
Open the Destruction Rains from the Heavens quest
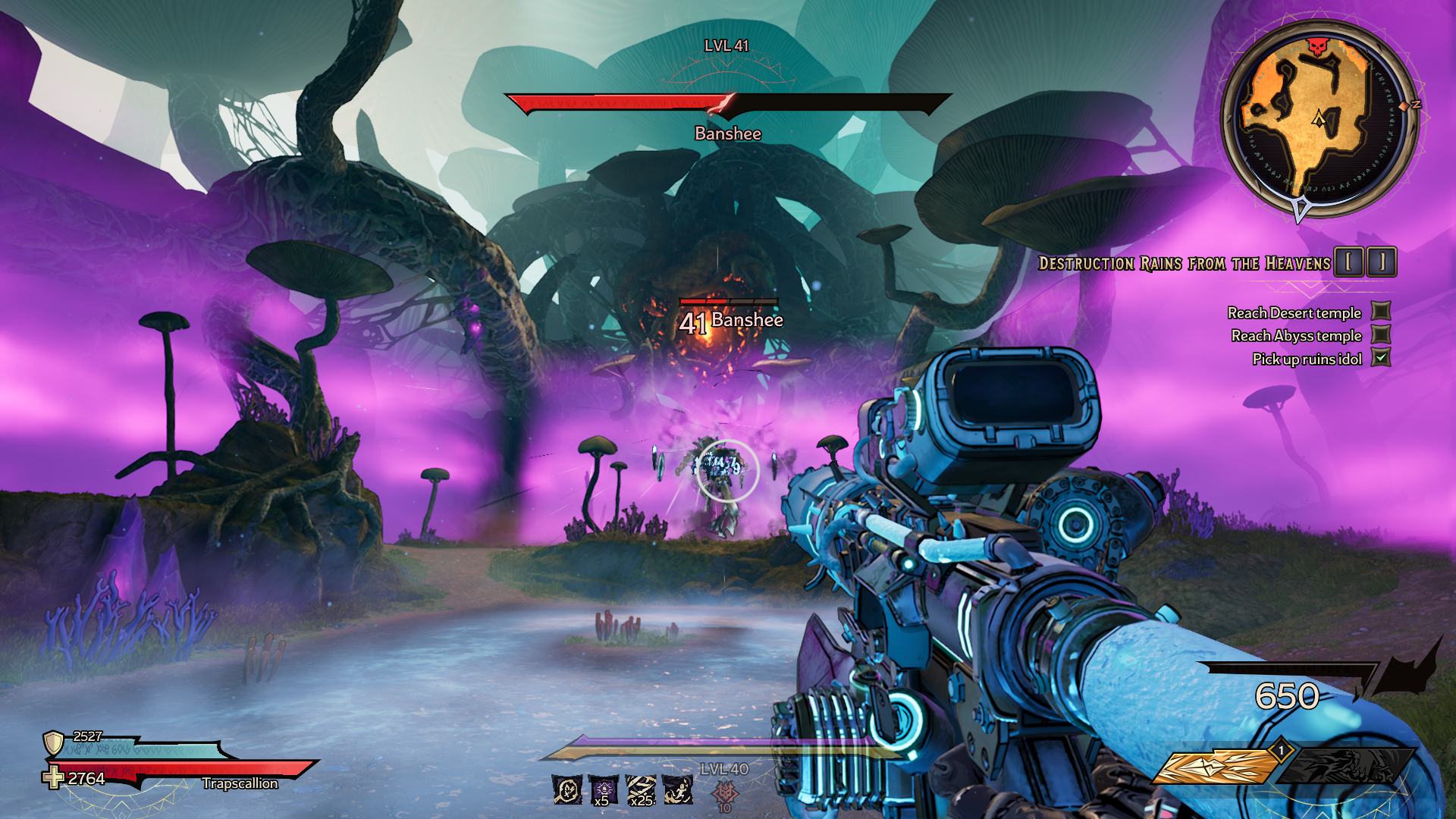1184,264
